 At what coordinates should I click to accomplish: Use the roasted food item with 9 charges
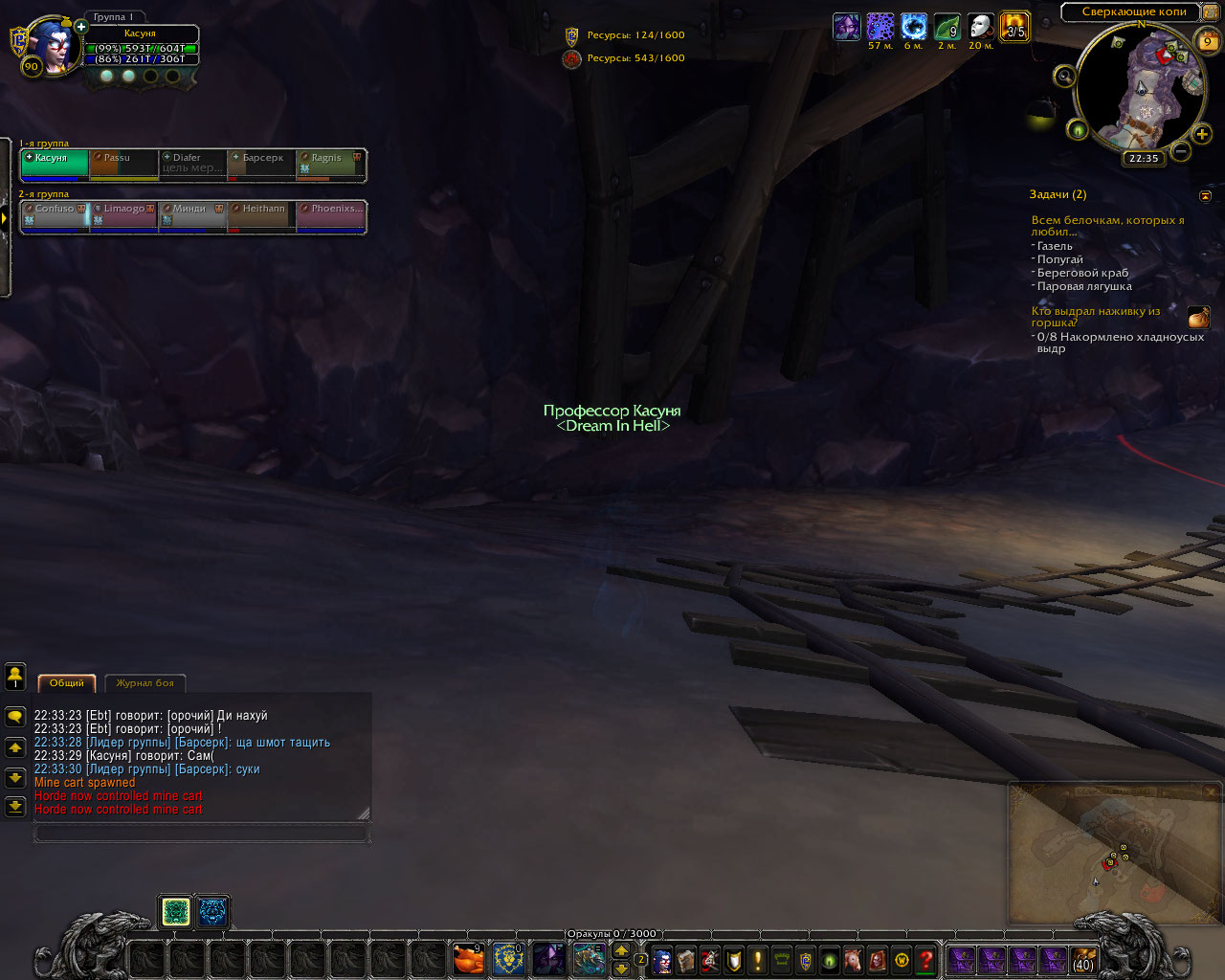[x=468, y=959]
